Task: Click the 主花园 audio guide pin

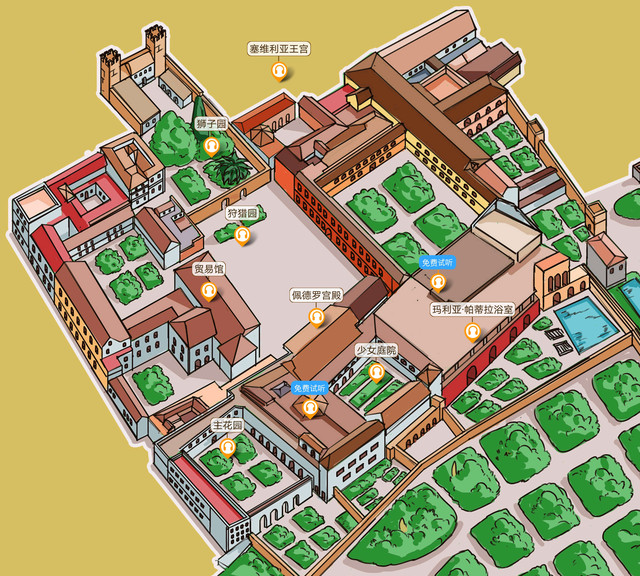Action: coord(228,447)
